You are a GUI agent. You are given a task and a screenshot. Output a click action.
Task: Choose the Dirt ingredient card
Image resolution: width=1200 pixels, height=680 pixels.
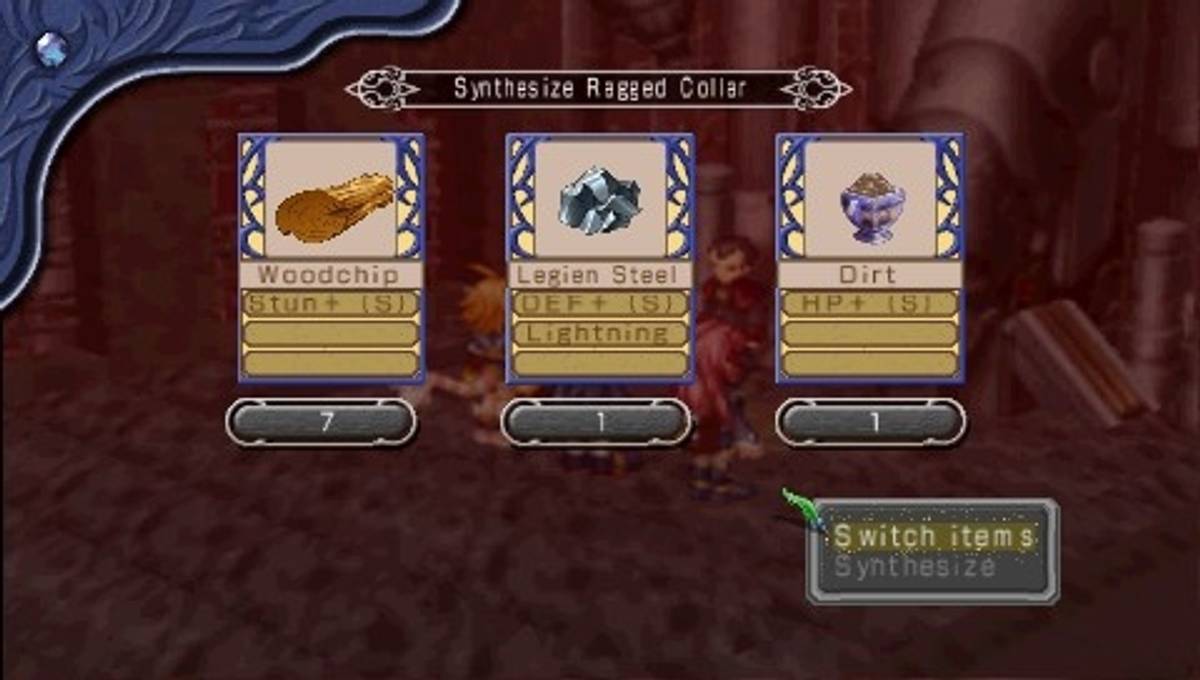pos(870,258)
